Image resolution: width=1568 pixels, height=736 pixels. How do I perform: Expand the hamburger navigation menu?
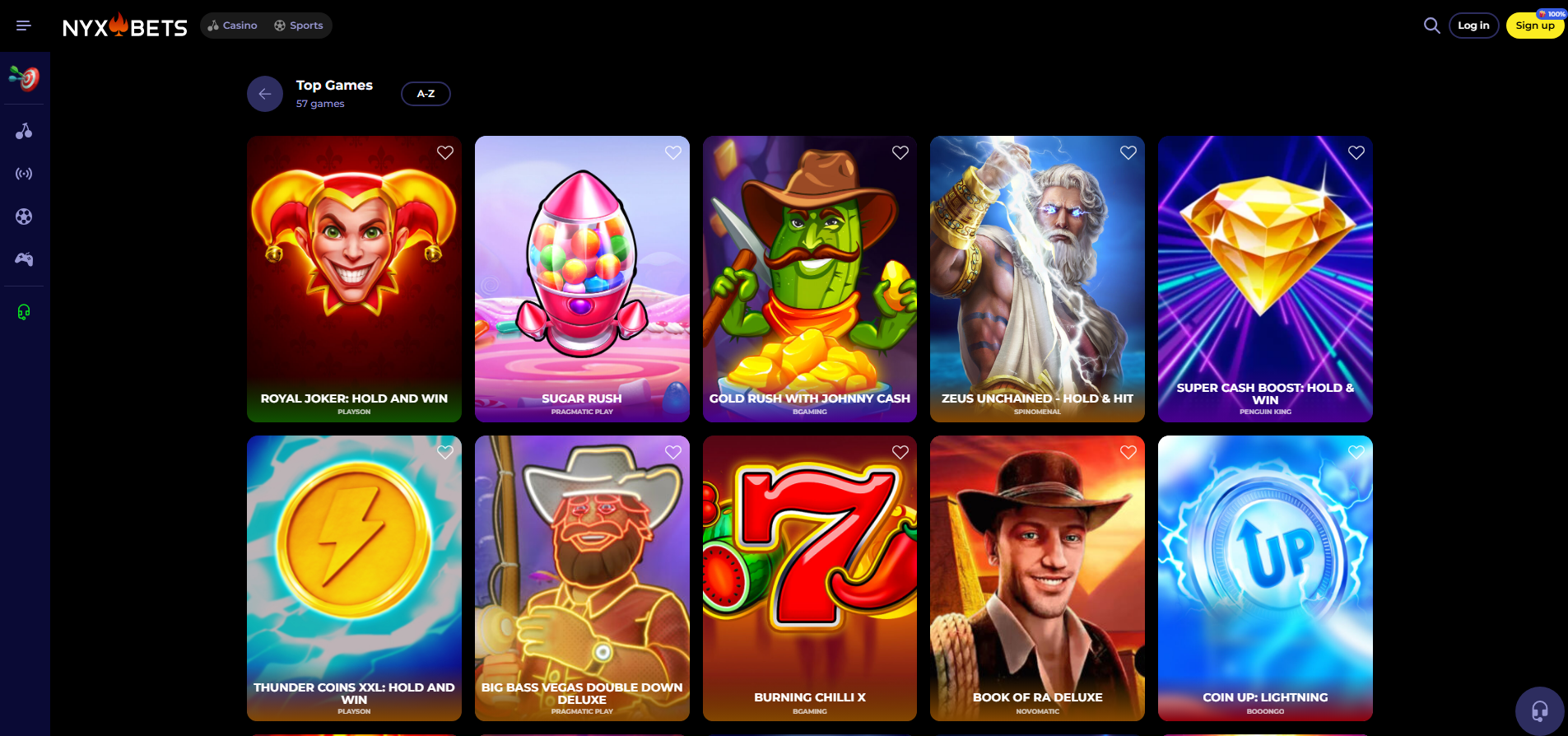click(x=23, y=25)
